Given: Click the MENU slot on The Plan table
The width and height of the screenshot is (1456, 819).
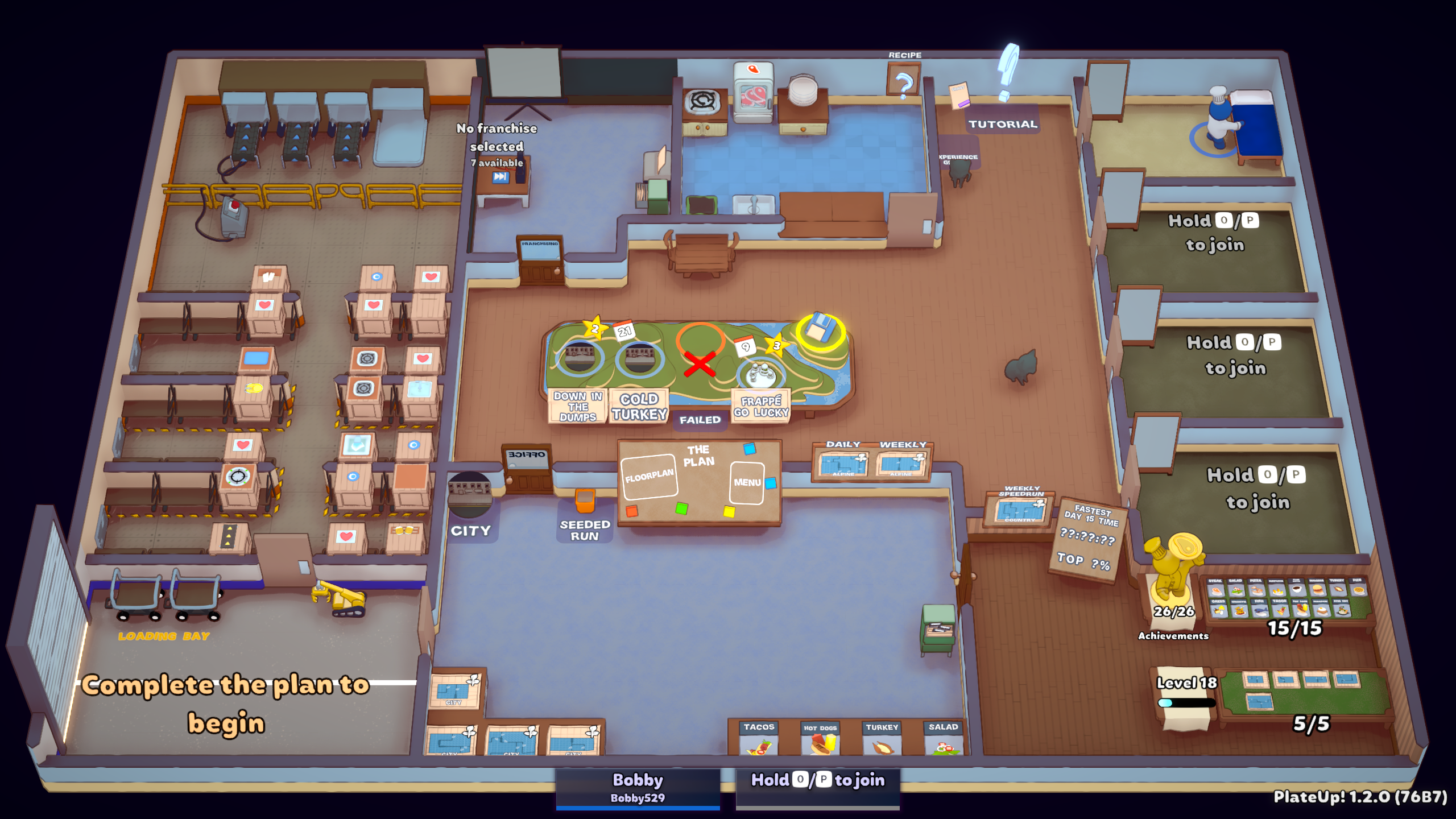Looking at the screenshot, I should 747,483.
